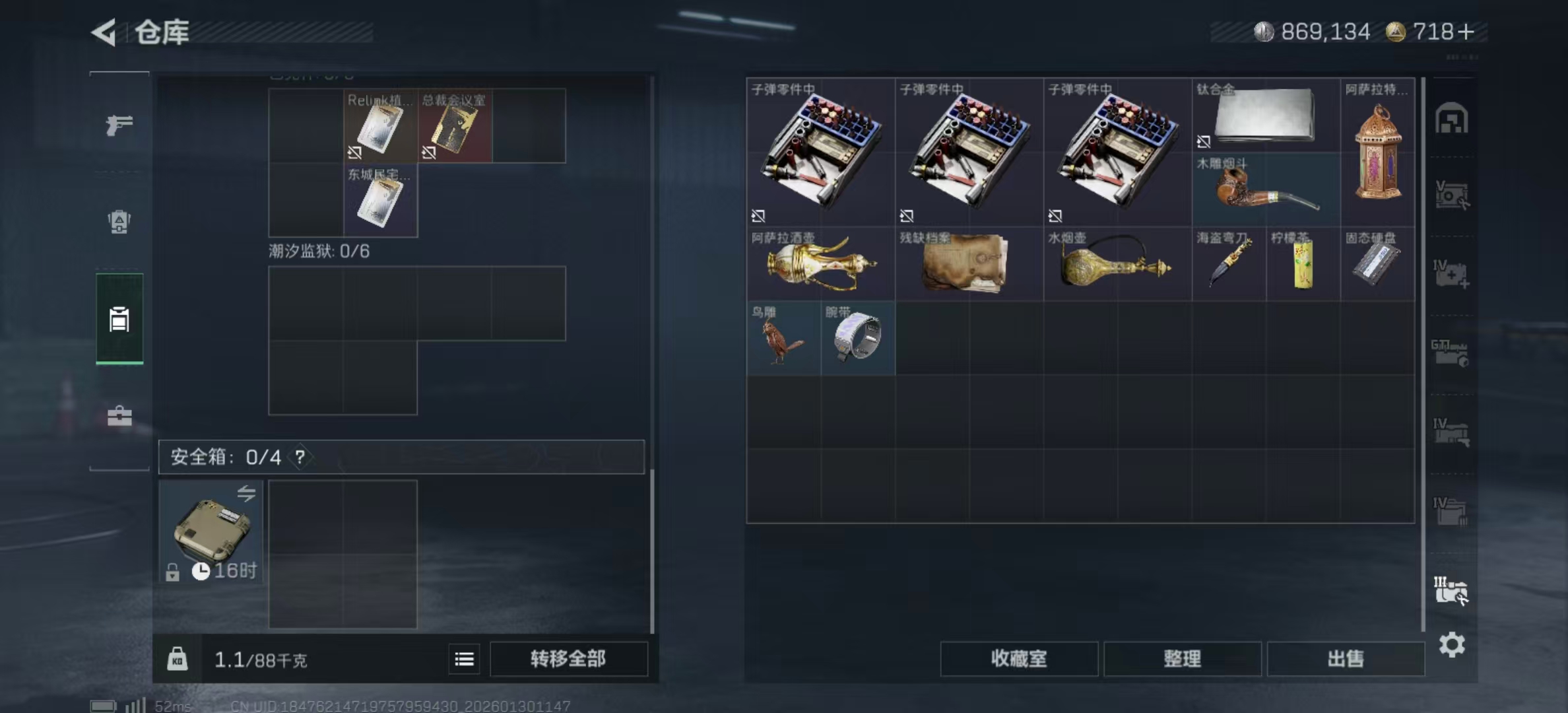This screenshot has height=713, width=1568.
Task: Open the pistol/weapons category in sidebar
Action: point(119,125)
